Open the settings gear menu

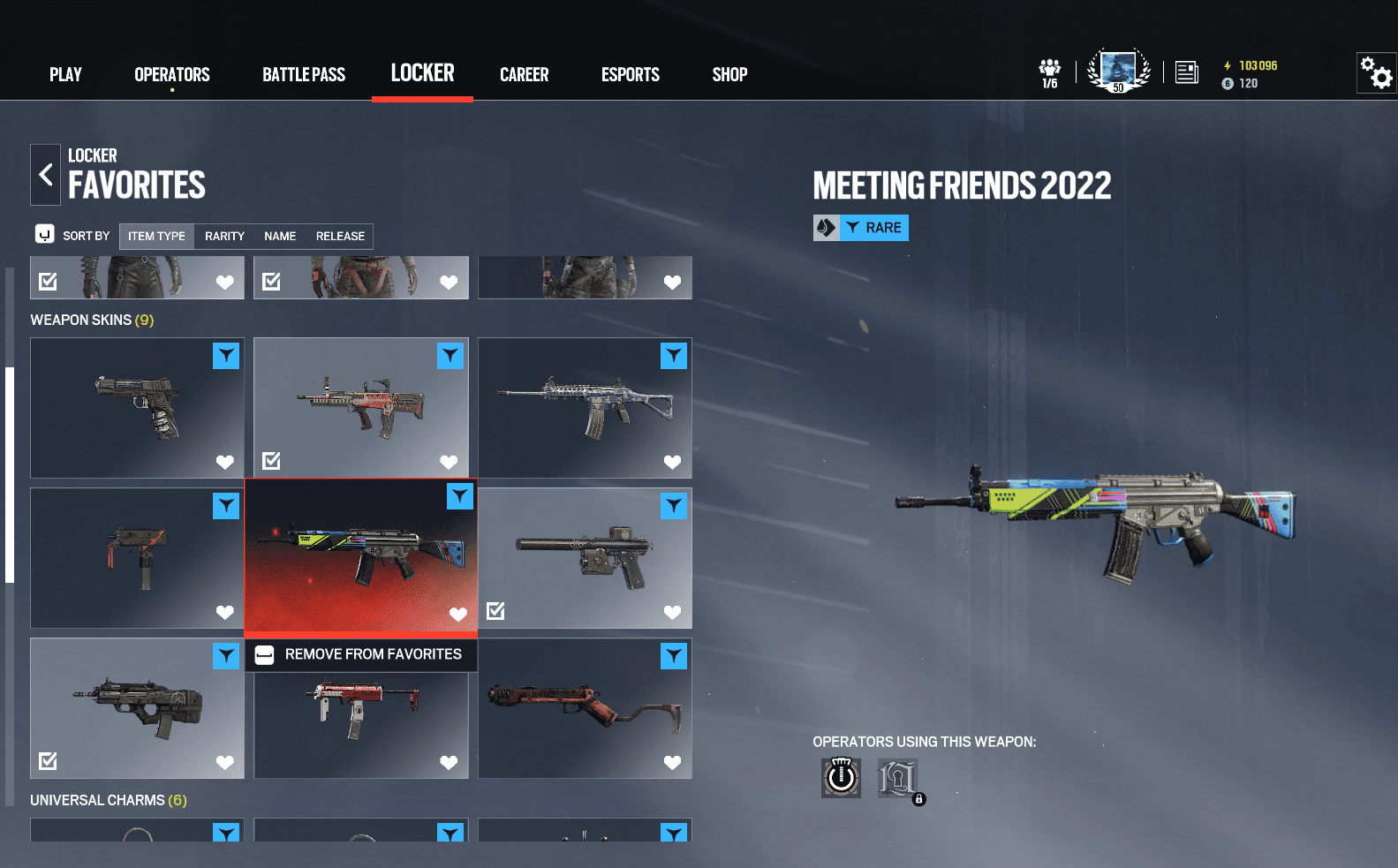point(1376,72)
